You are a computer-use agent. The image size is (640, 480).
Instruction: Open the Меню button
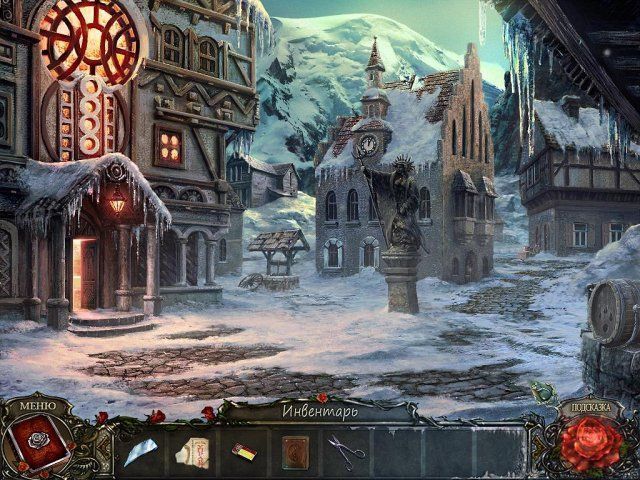point(38,407)
